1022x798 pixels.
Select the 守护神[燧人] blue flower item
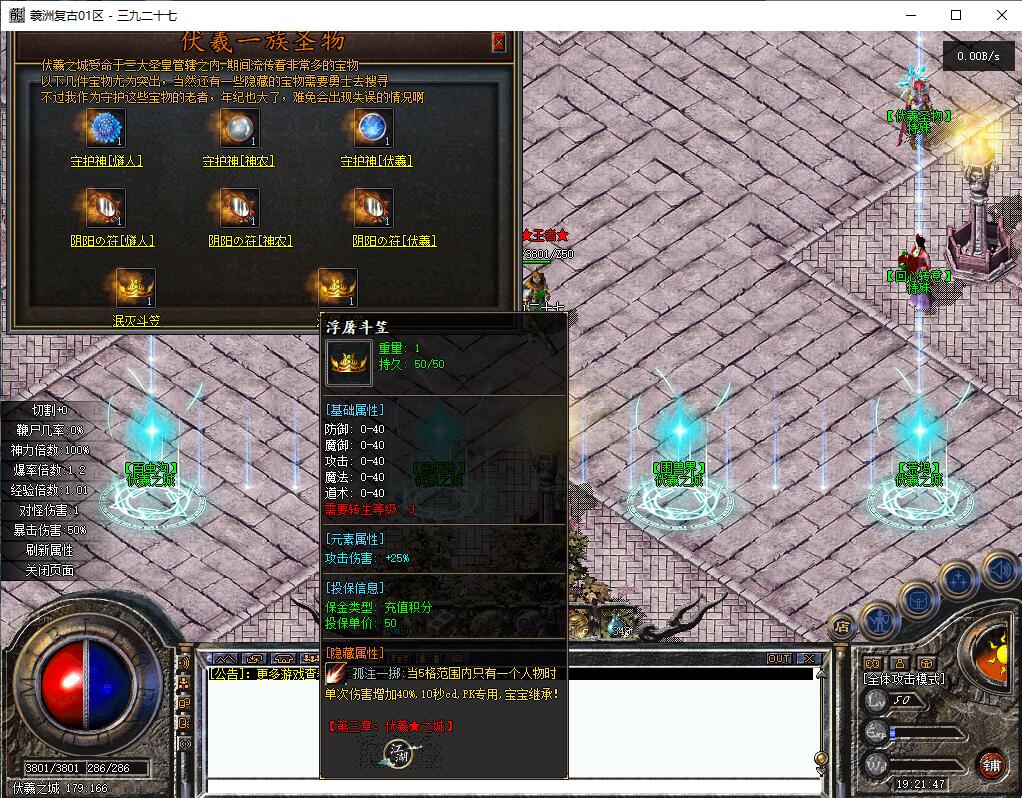tap(104, 128)
